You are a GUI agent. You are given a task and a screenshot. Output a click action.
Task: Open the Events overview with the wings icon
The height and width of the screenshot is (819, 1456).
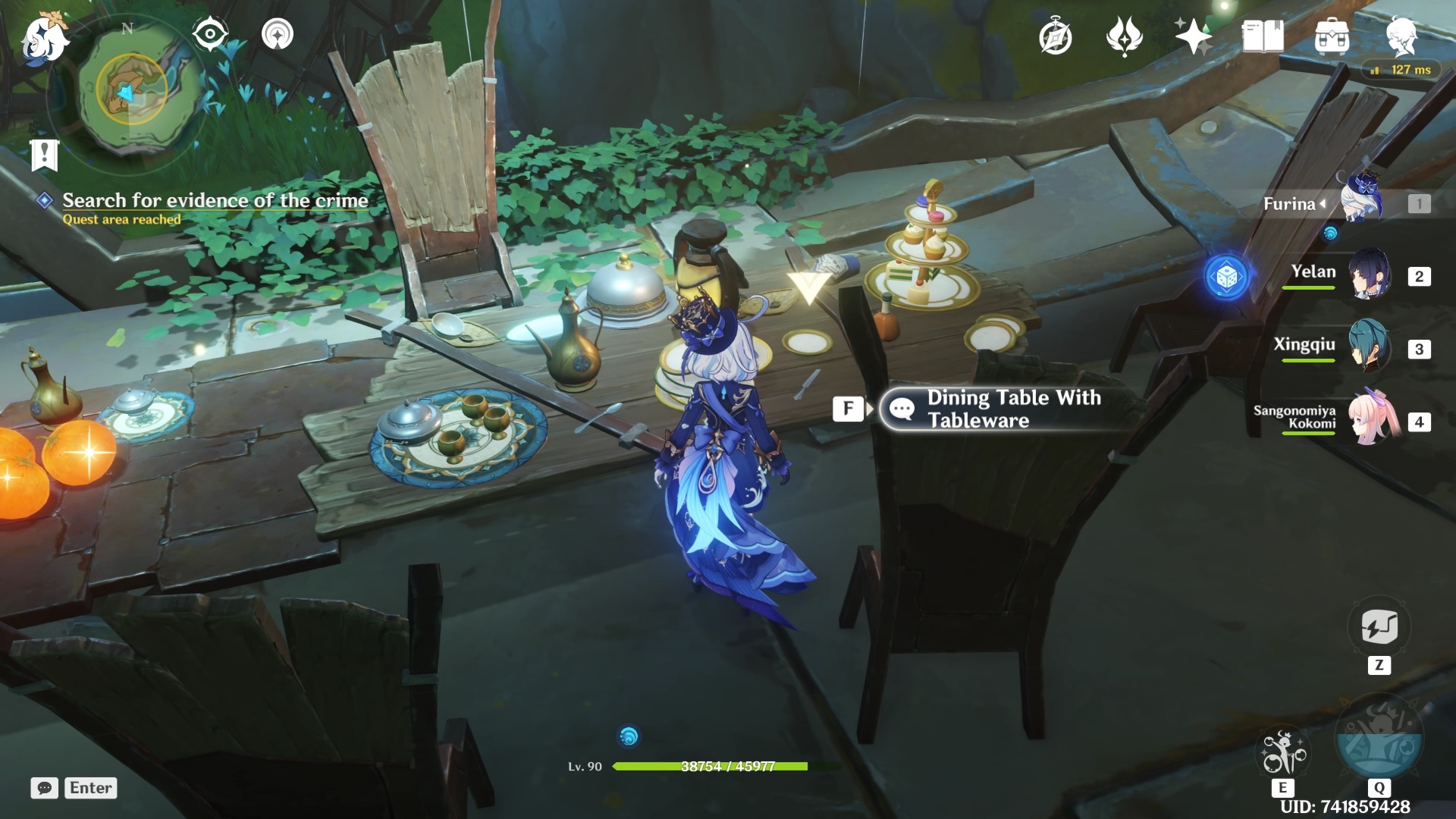click(1126, 36)
